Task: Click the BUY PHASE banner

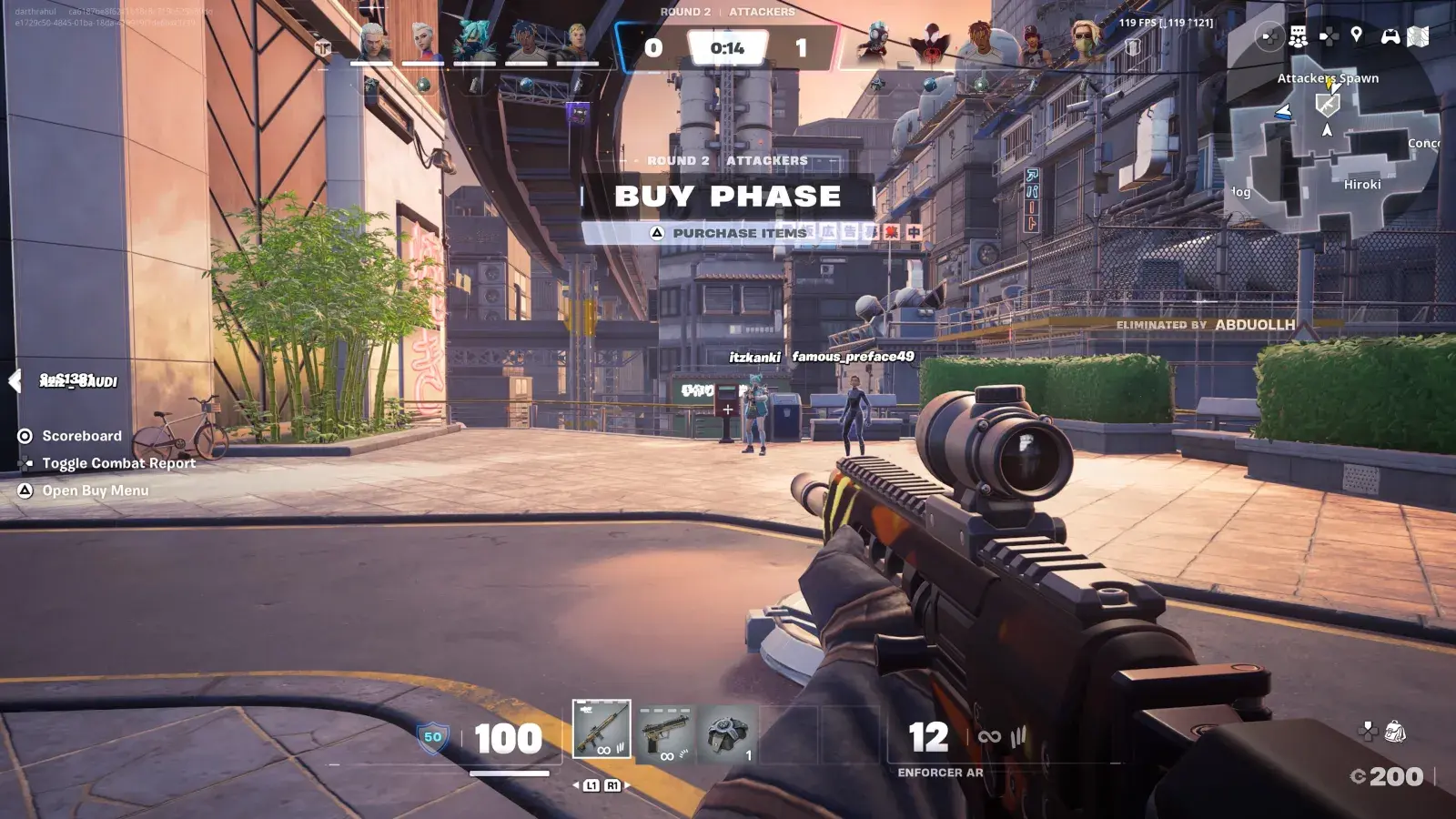Action: (728, 195)
